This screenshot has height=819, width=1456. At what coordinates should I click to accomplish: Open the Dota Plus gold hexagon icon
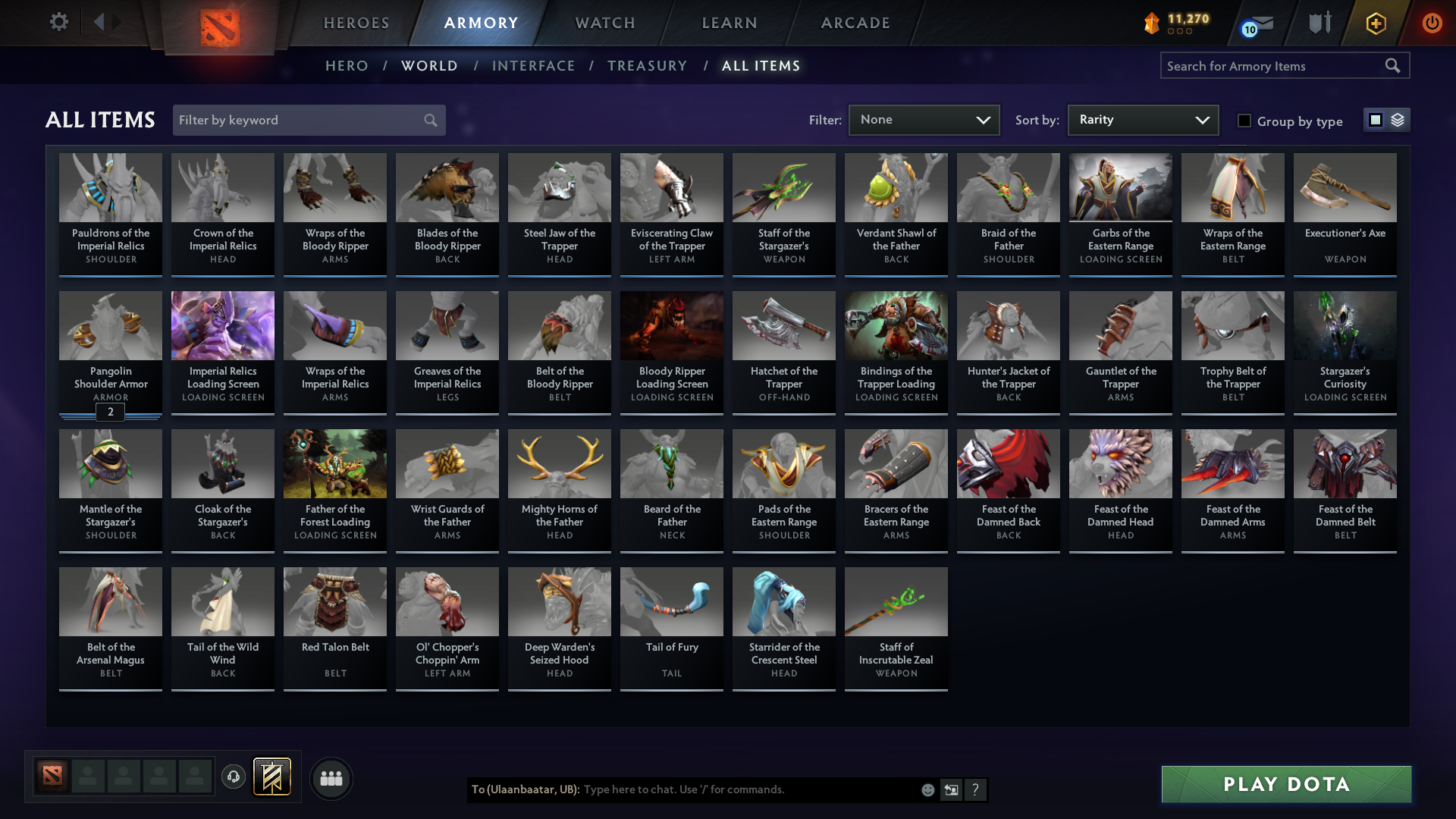click(1376, 23)
